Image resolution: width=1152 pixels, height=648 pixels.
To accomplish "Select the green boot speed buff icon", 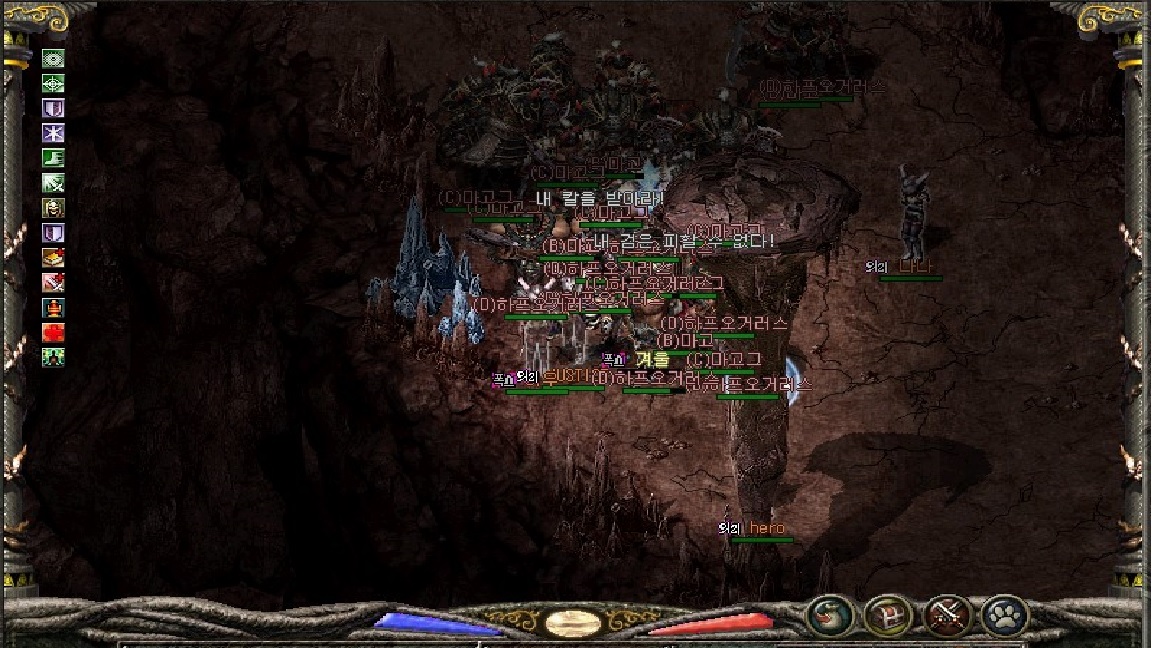I will [53, 158].
